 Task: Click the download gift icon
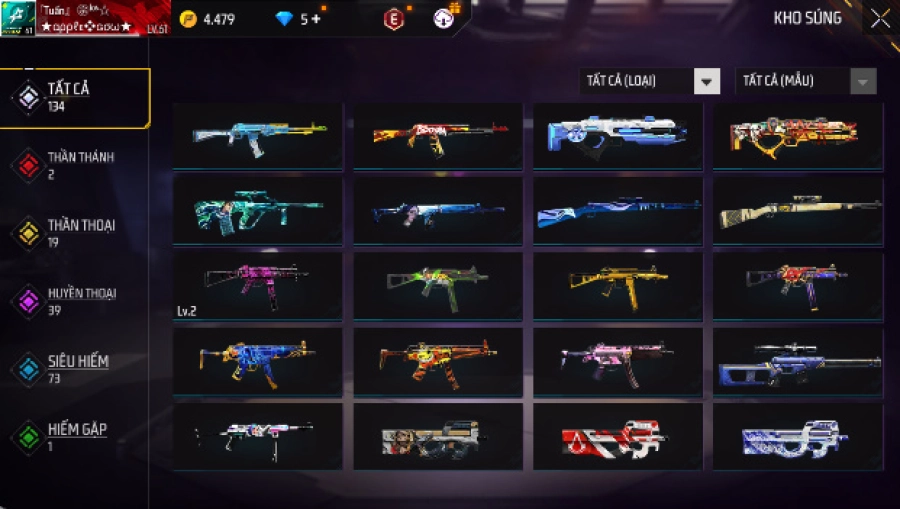444,17
